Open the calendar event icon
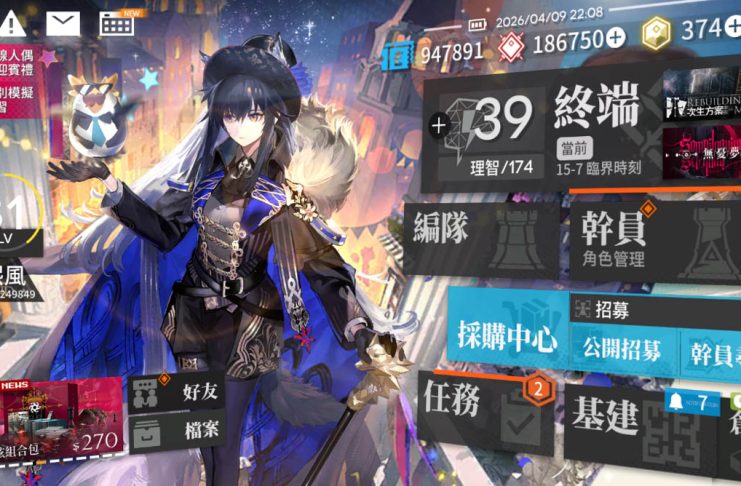 click(x=118, y=23)
